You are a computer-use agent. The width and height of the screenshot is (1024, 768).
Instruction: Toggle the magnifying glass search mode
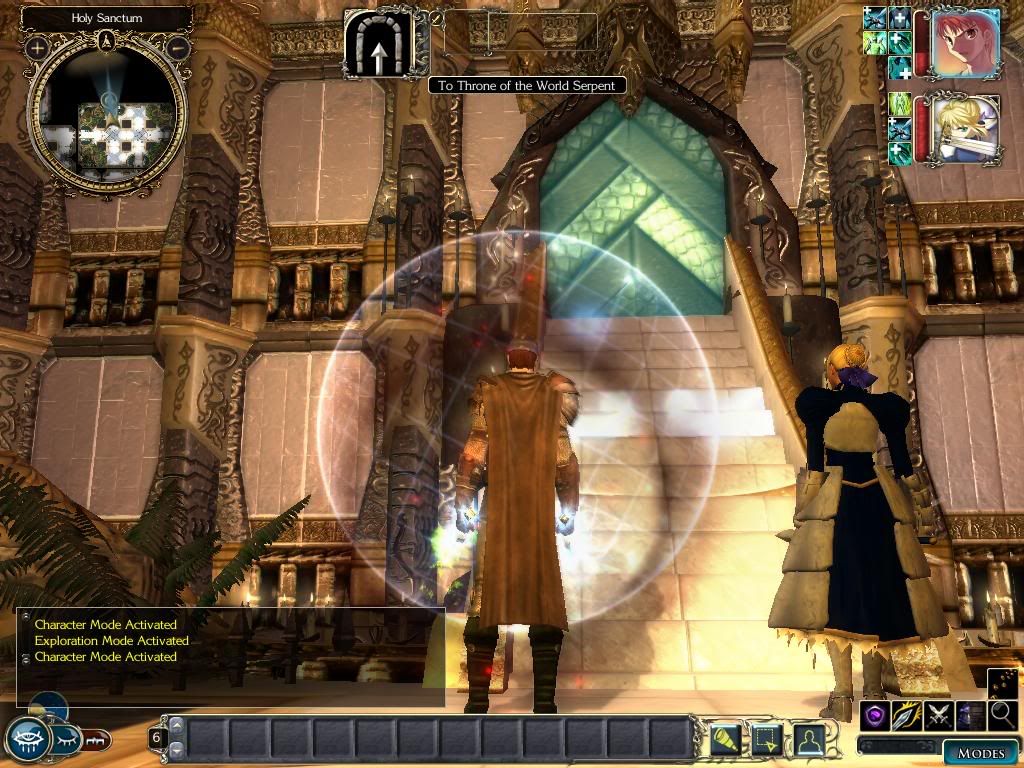click(1002, 715)
